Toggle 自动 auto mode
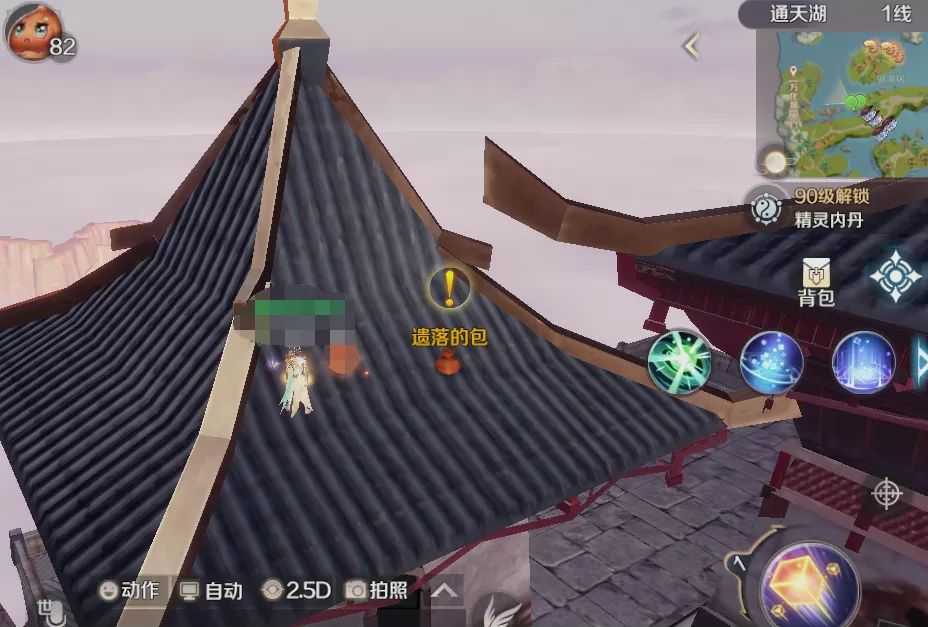The image size is (928, 627). pyautogui.click(x=211, y=590)
